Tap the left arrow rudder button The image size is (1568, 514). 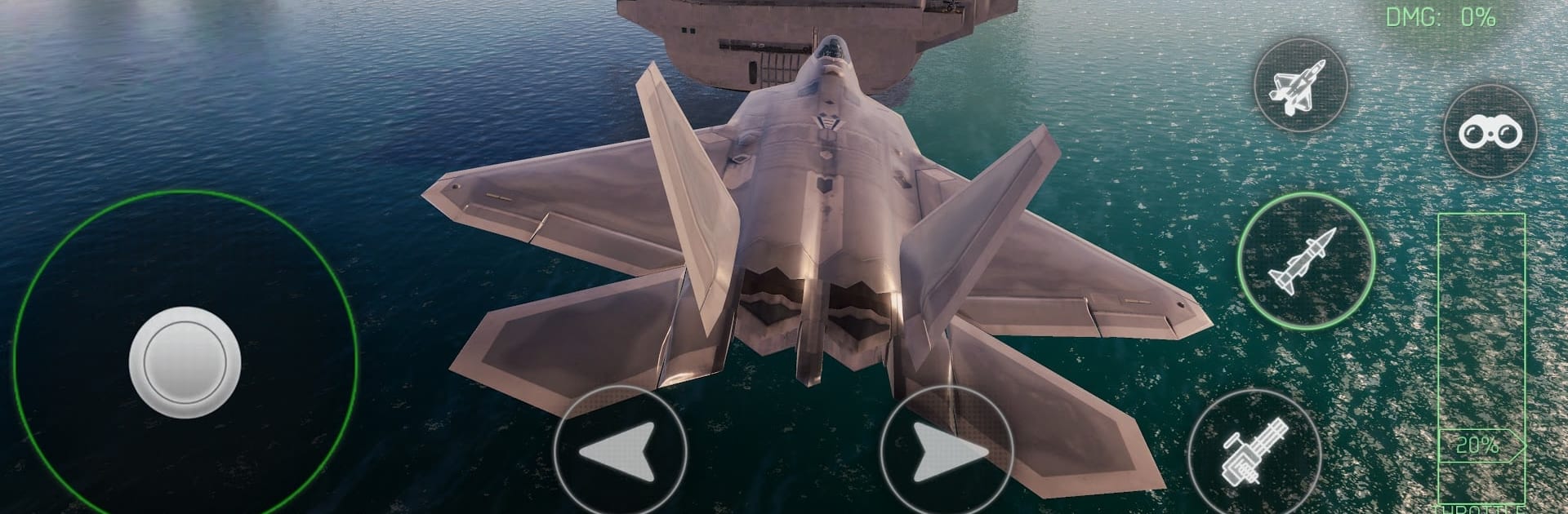coord(619,452)
